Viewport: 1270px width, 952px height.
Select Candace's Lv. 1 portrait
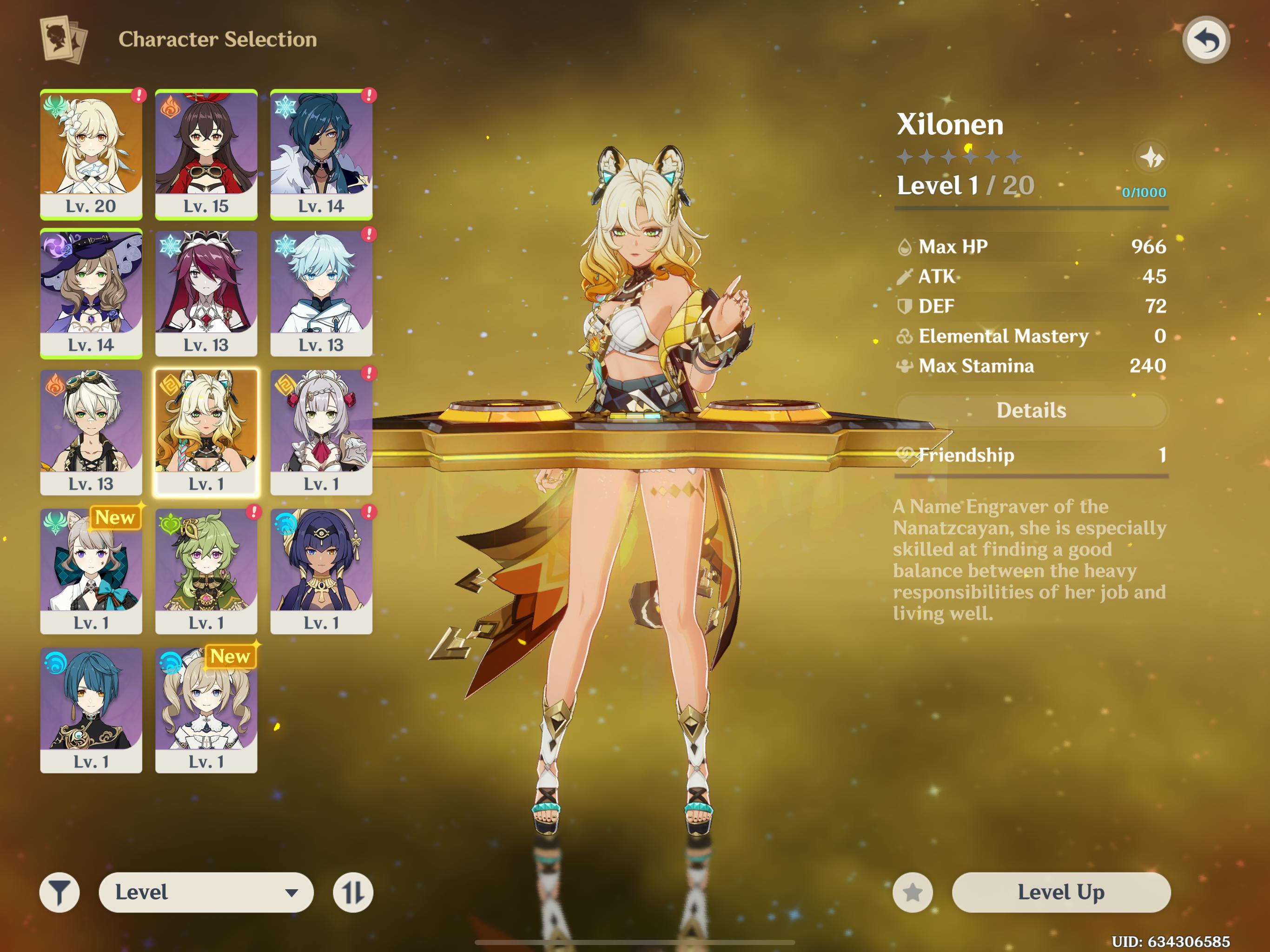coord(321,571)
